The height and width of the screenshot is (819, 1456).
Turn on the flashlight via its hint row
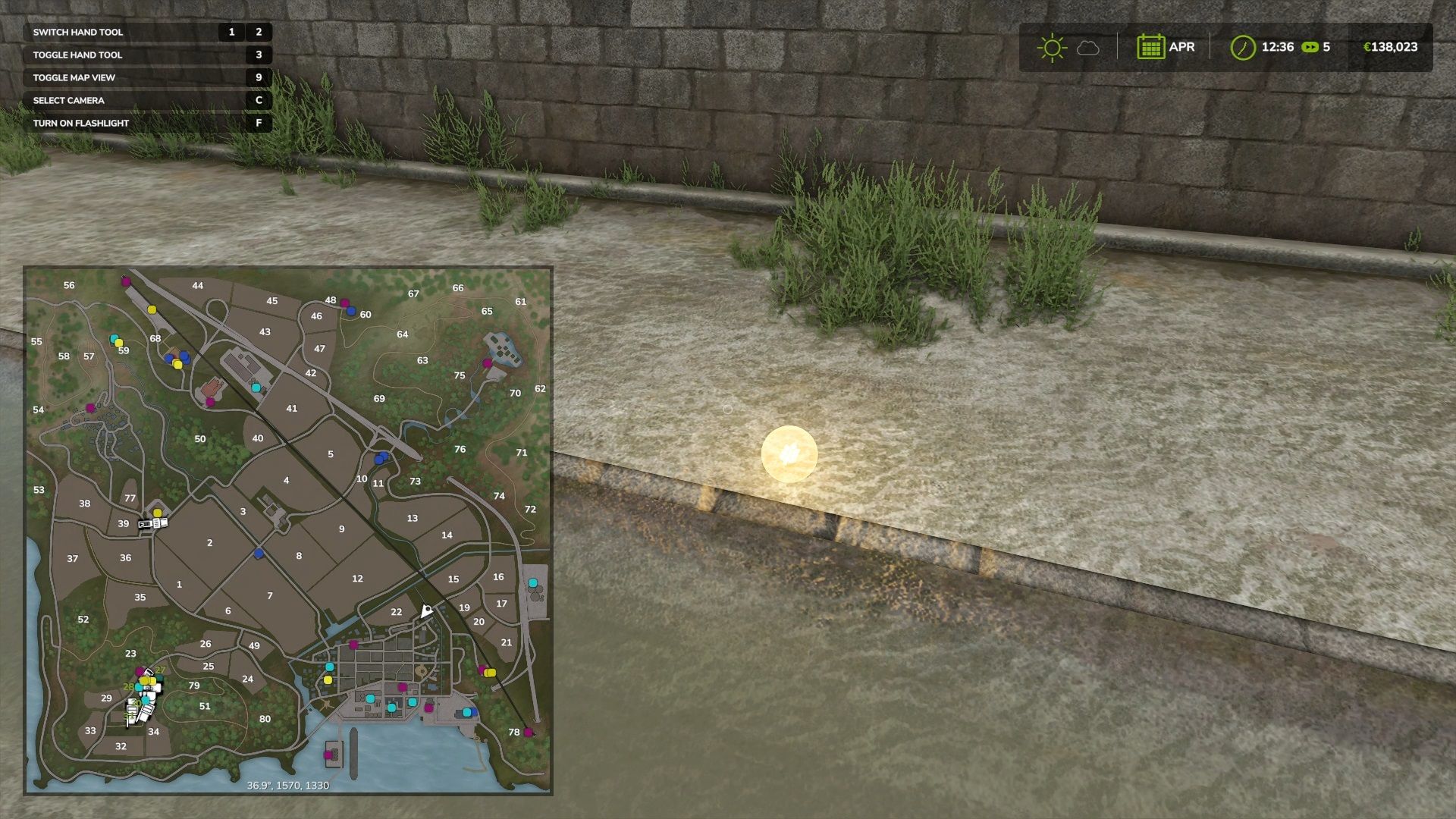pos(80,122)
